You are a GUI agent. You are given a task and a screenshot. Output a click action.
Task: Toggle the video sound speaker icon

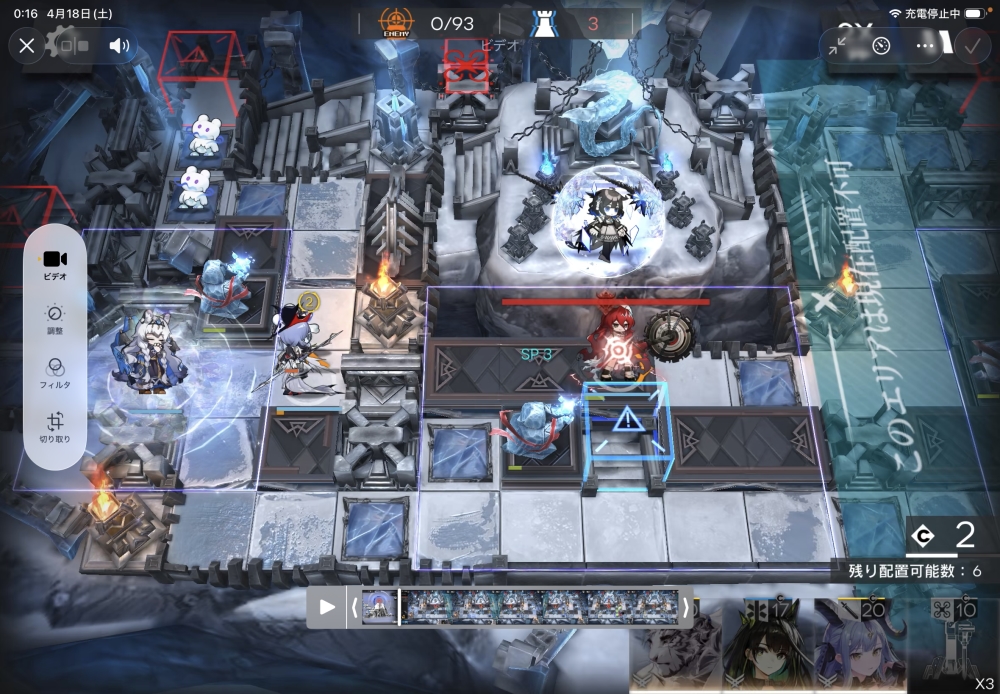[119, 45]
